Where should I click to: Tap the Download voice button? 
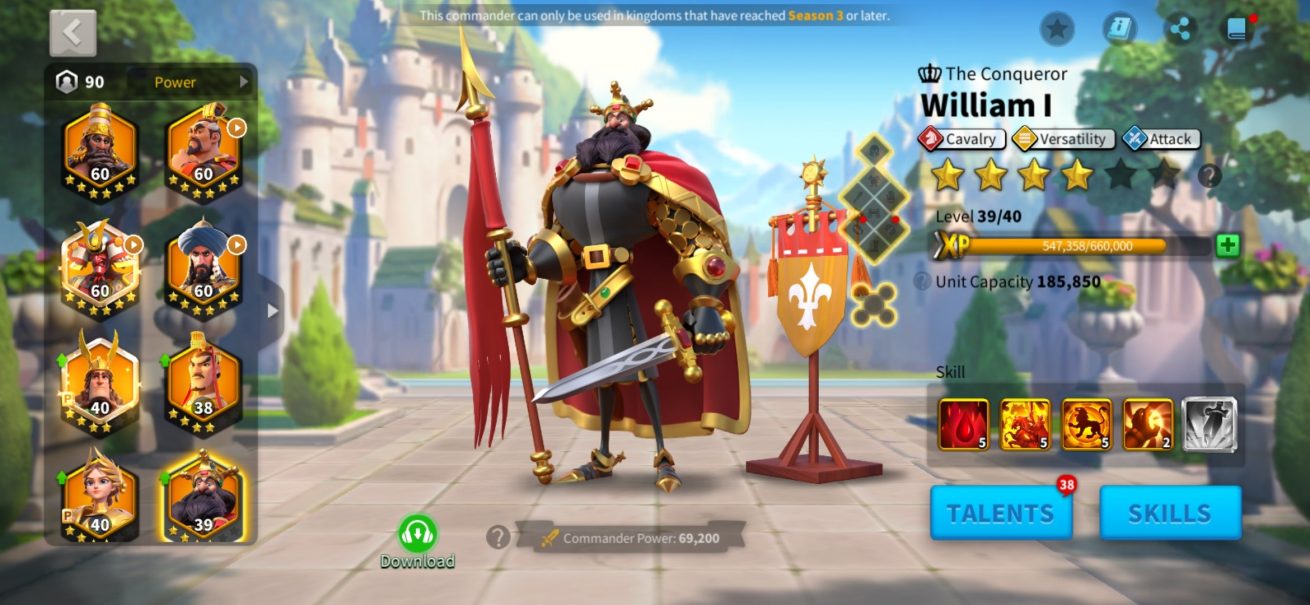[417, 542]
